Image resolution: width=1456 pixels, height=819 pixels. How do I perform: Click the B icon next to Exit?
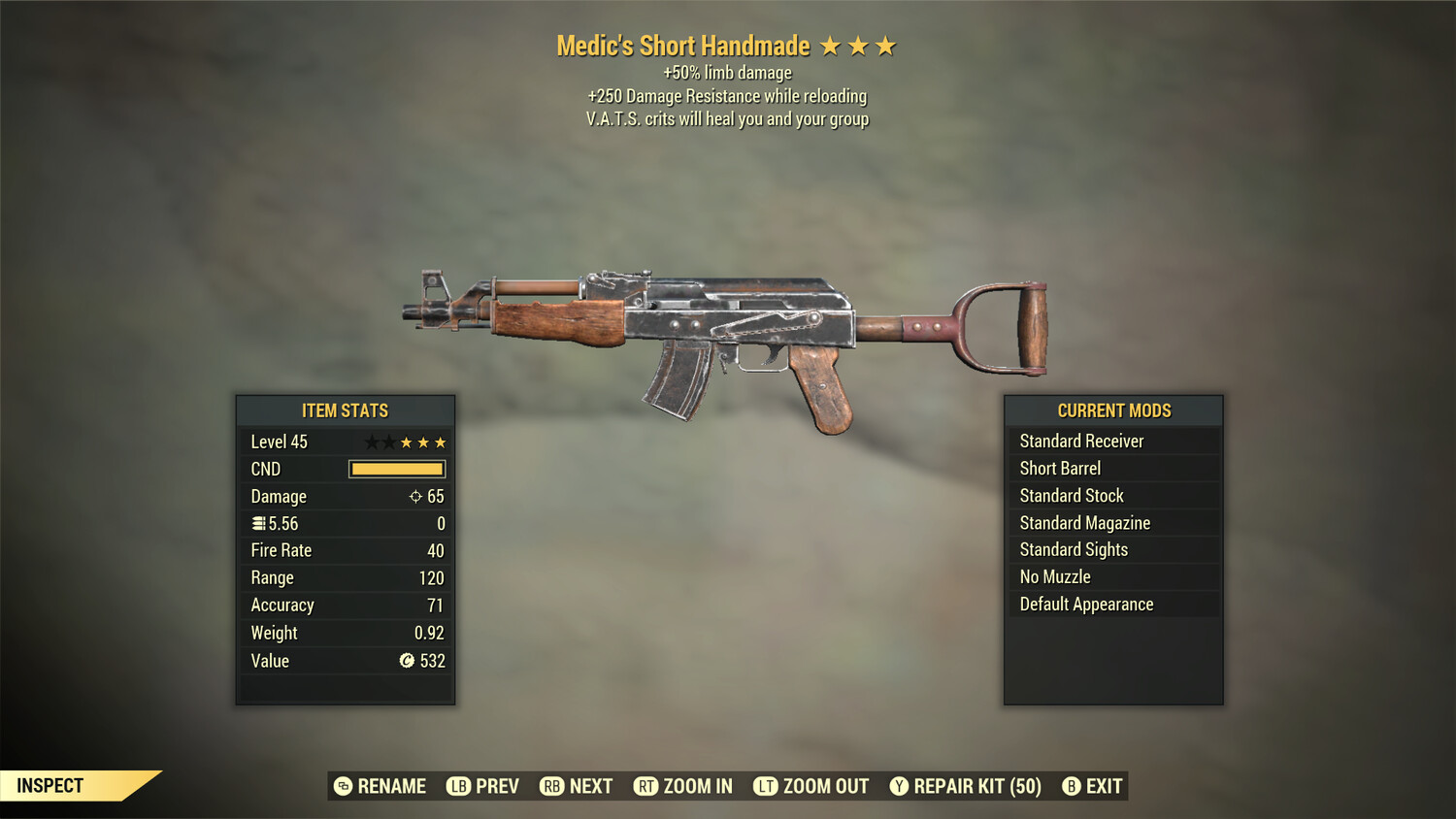(x=1072, y=786)
